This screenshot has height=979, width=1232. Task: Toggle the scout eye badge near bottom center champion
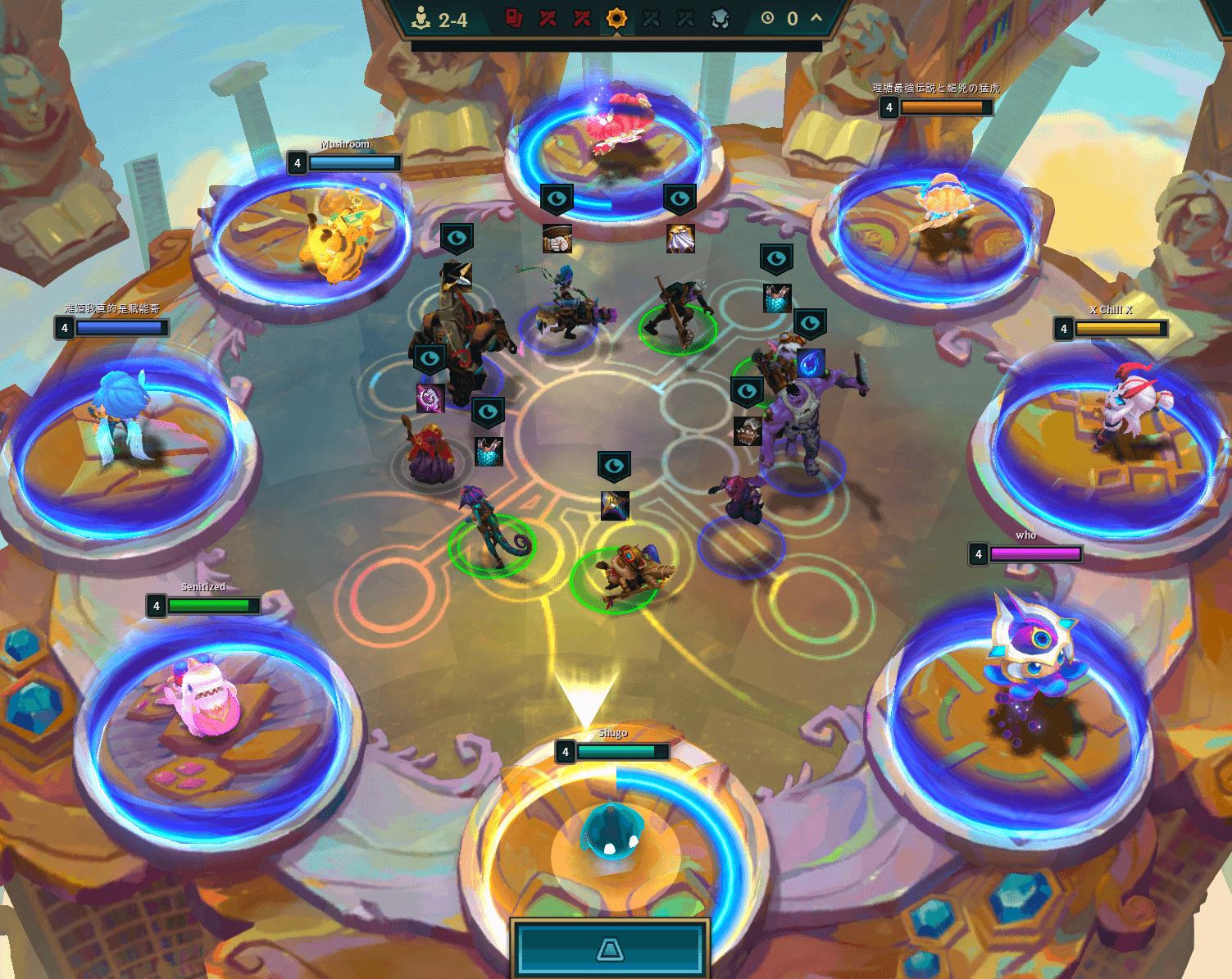613,466
